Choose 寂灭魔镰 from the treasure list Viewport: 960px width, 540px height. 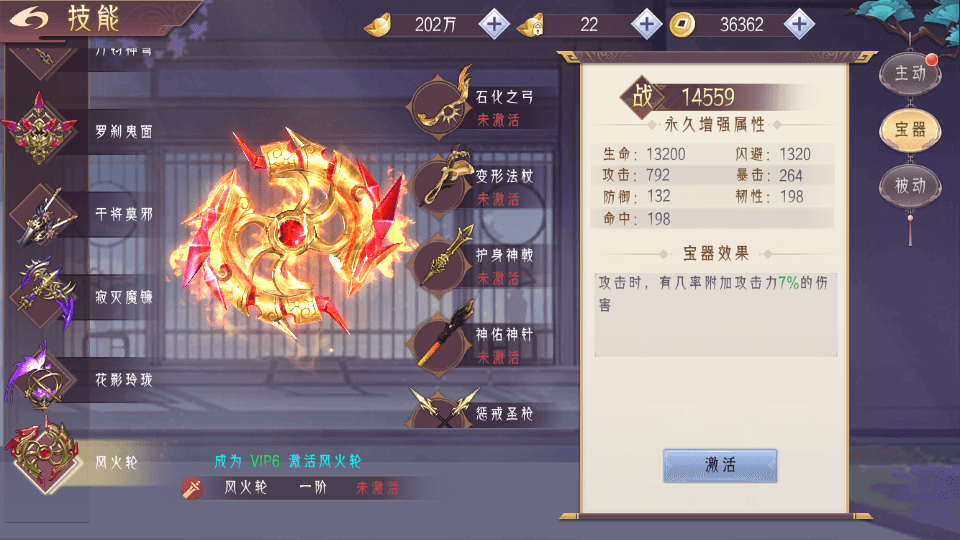(90, 296)
